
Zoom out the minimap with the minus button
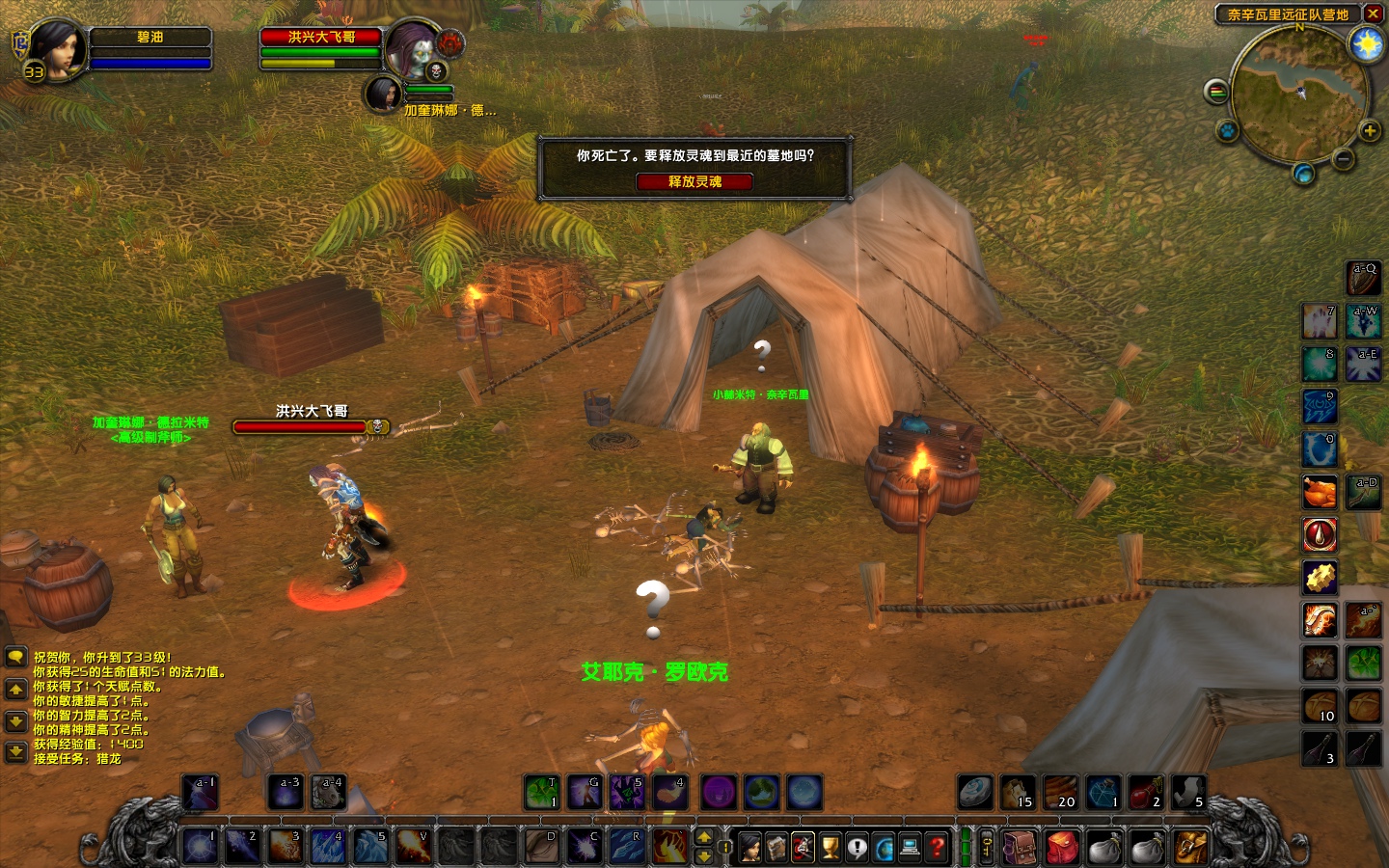point(1342,158)
